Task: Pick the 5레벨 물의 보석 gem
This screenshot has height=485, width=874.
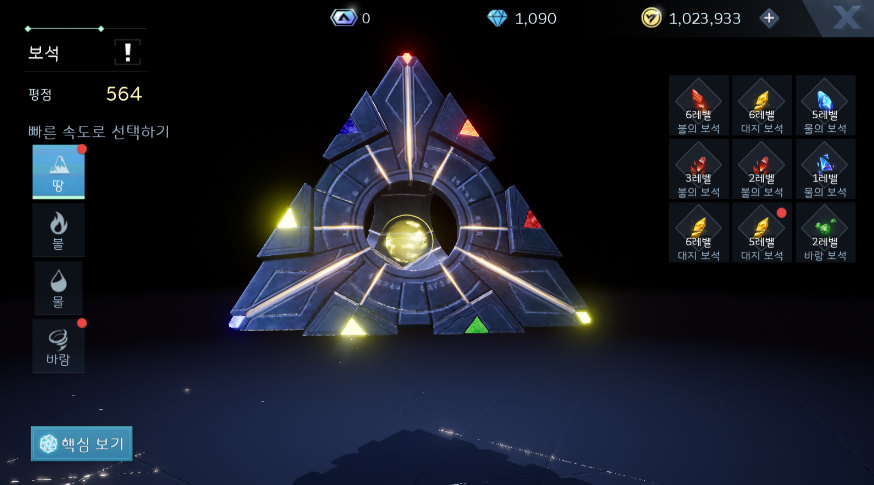Action: pyautogui.click(x=825, y=105)
